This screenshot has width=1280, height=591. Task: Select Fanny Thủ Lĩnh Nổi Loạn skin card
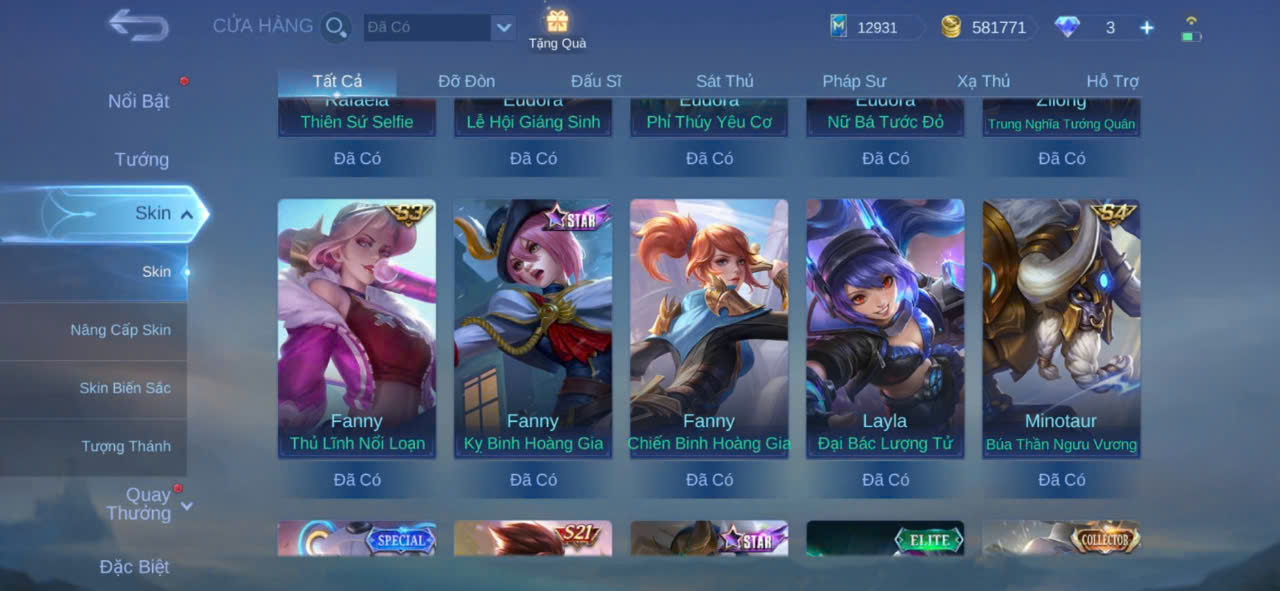click(357, 328)
